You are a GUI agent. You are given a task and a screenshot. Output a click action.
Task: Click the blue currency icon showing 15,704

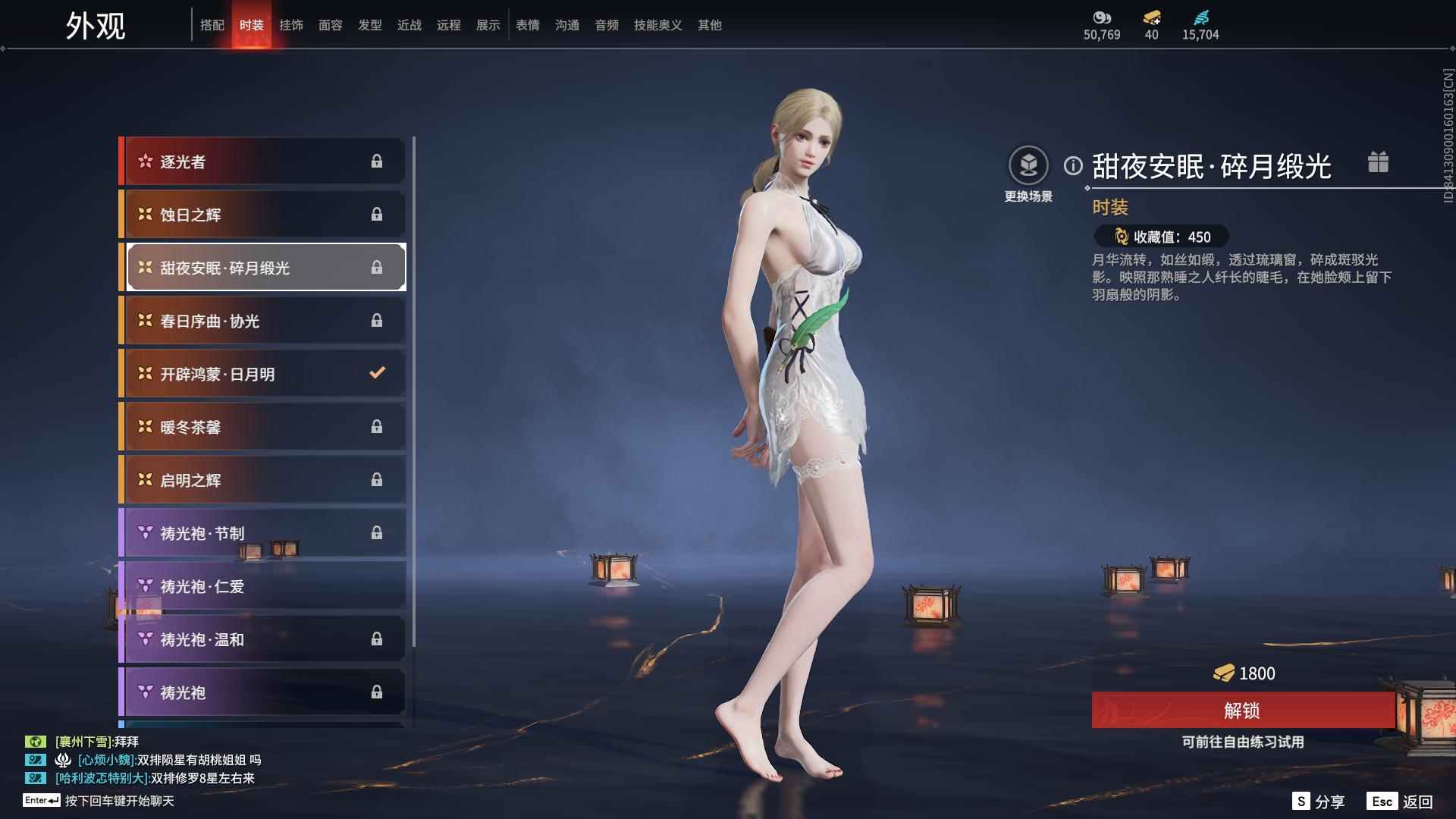(1200, 18)
